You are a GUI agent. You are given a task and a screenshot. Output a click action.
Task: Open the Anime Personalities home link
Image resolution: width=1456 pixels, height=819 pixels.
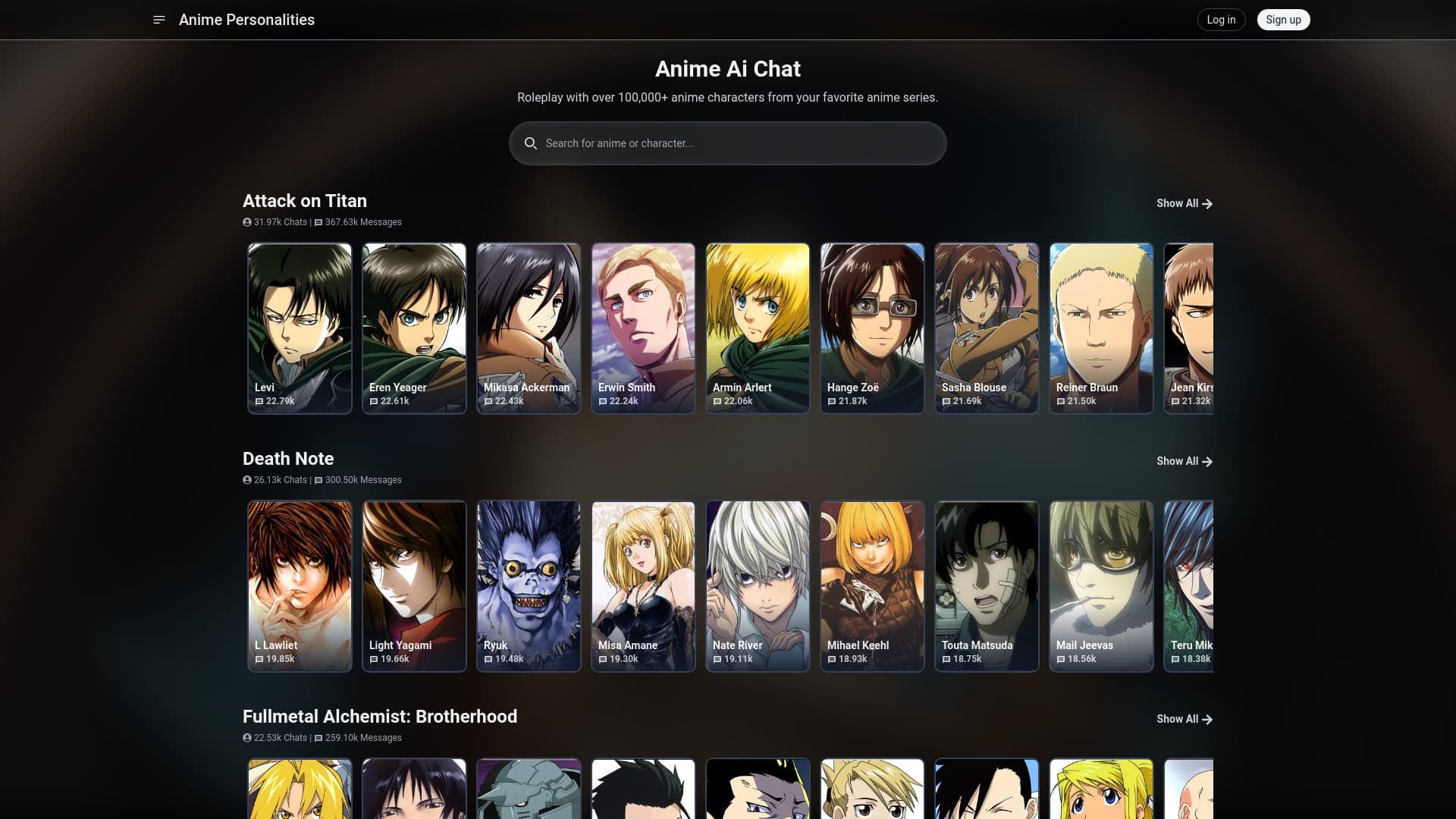click(246, 20)
